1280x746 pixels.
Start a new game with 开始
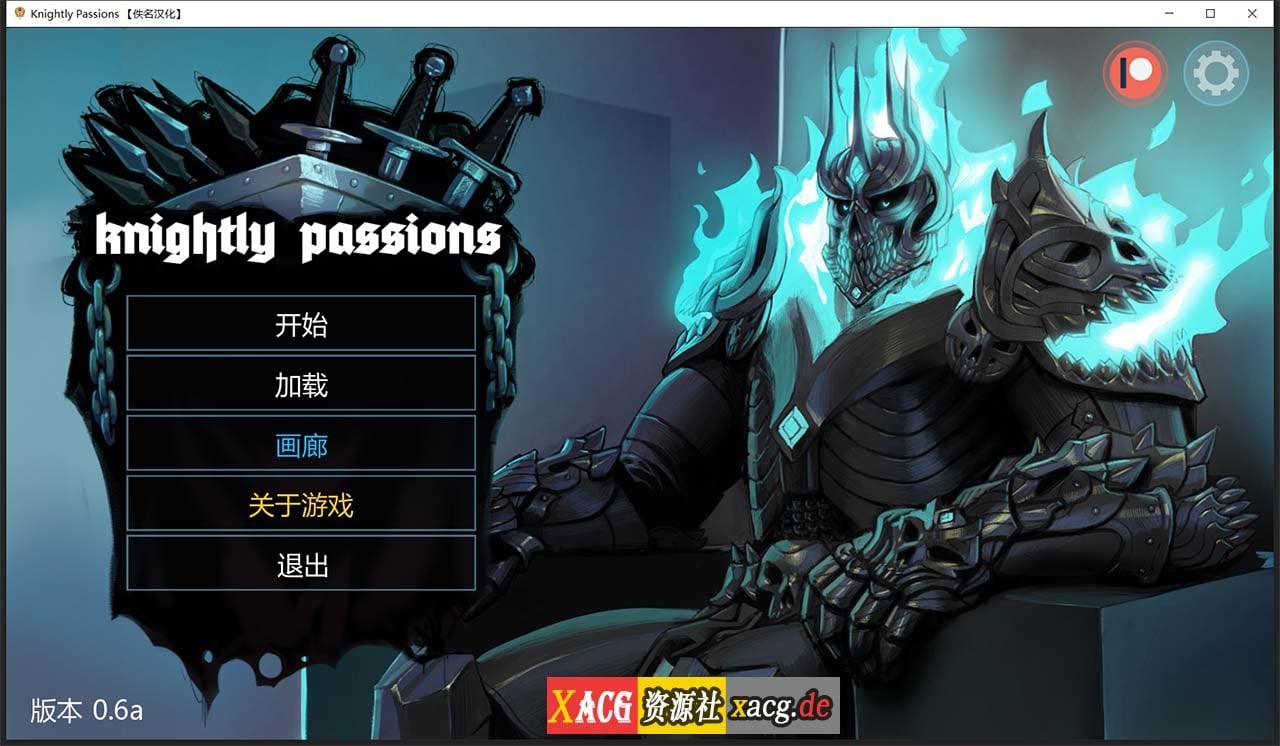tap(302, 324)
